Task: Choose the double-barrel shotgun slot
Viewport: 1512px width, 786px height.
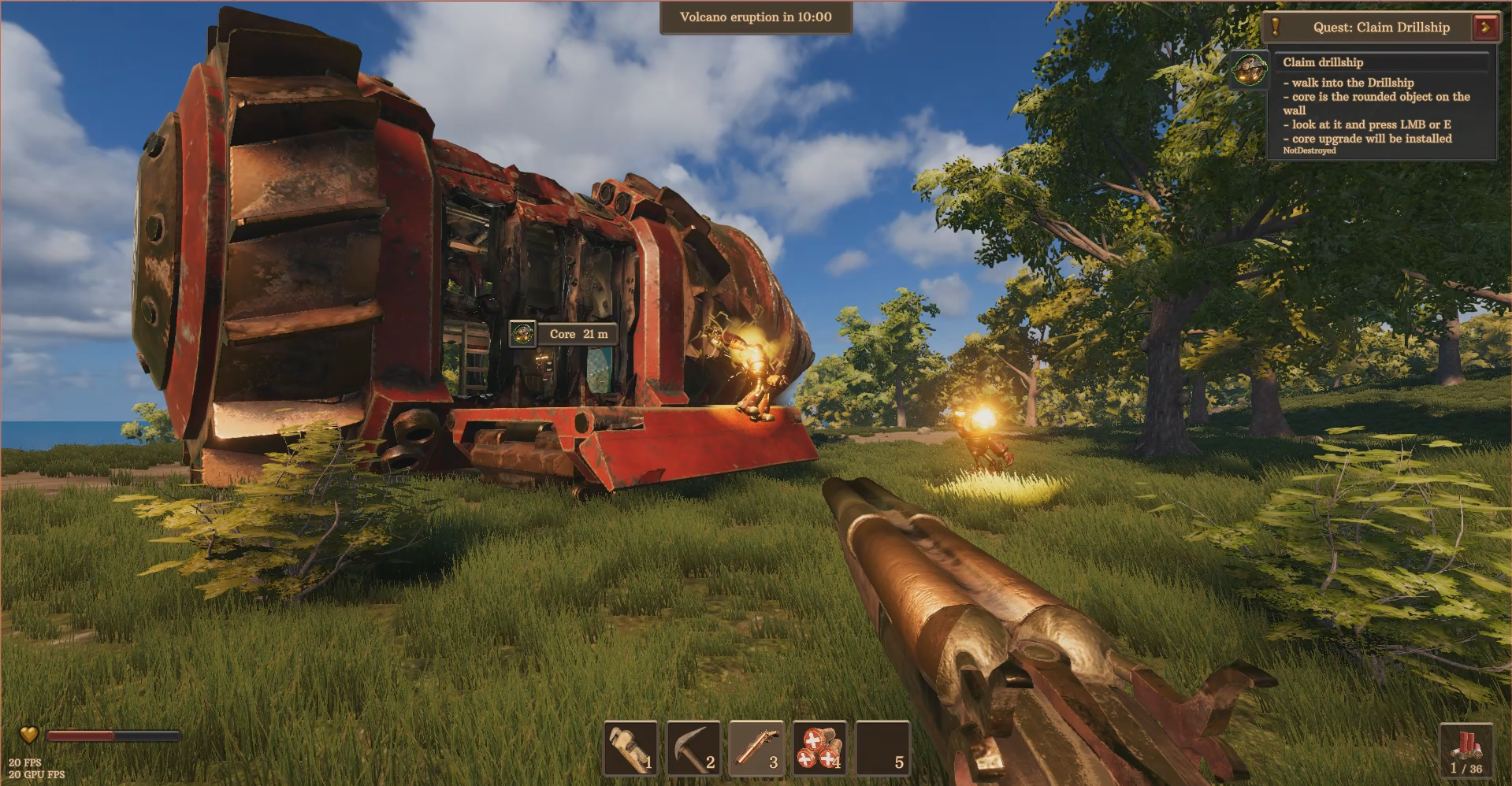Action: 756,748
